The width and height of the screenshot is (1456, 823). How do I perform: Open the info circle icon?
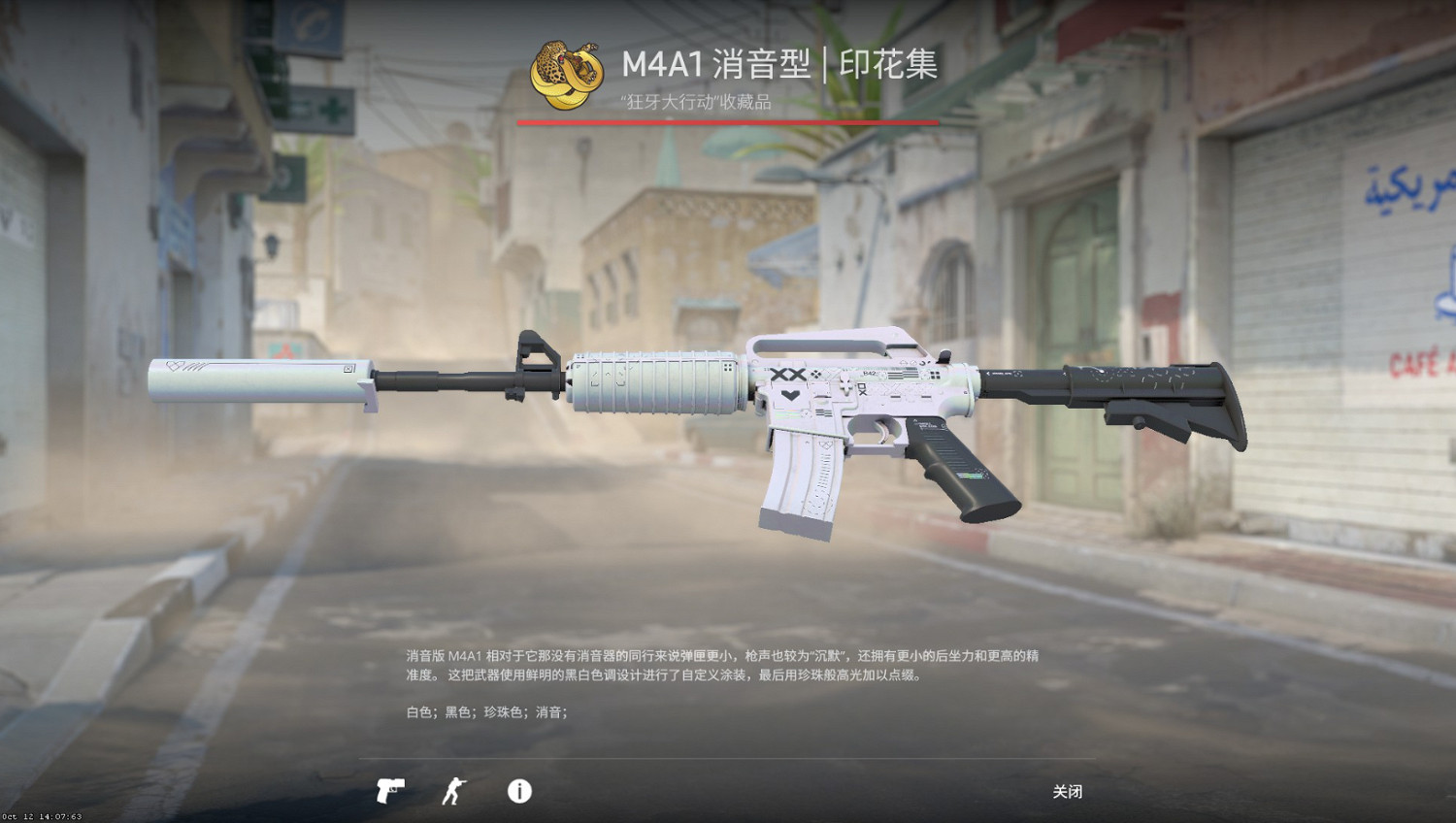[x=517, y=792]
